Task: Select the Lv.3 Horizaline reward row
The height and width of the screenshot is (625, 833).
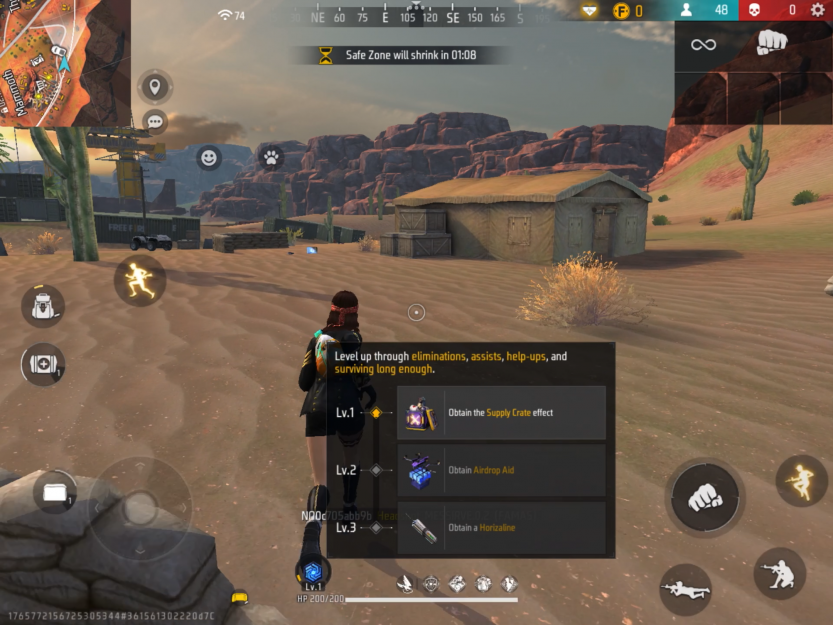Action: pos(501,528)
